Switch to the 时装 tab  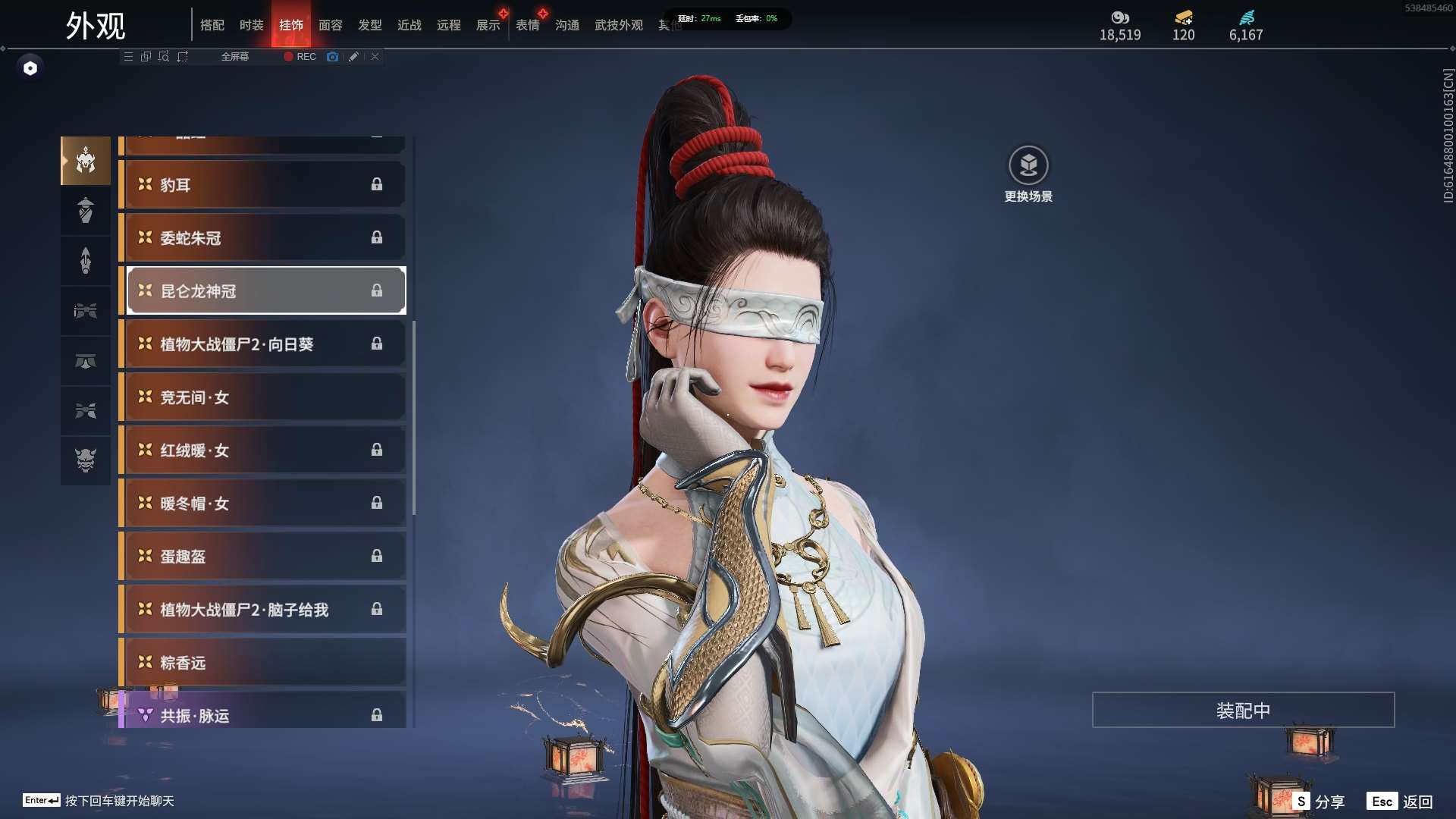click(x=251, y=25)
